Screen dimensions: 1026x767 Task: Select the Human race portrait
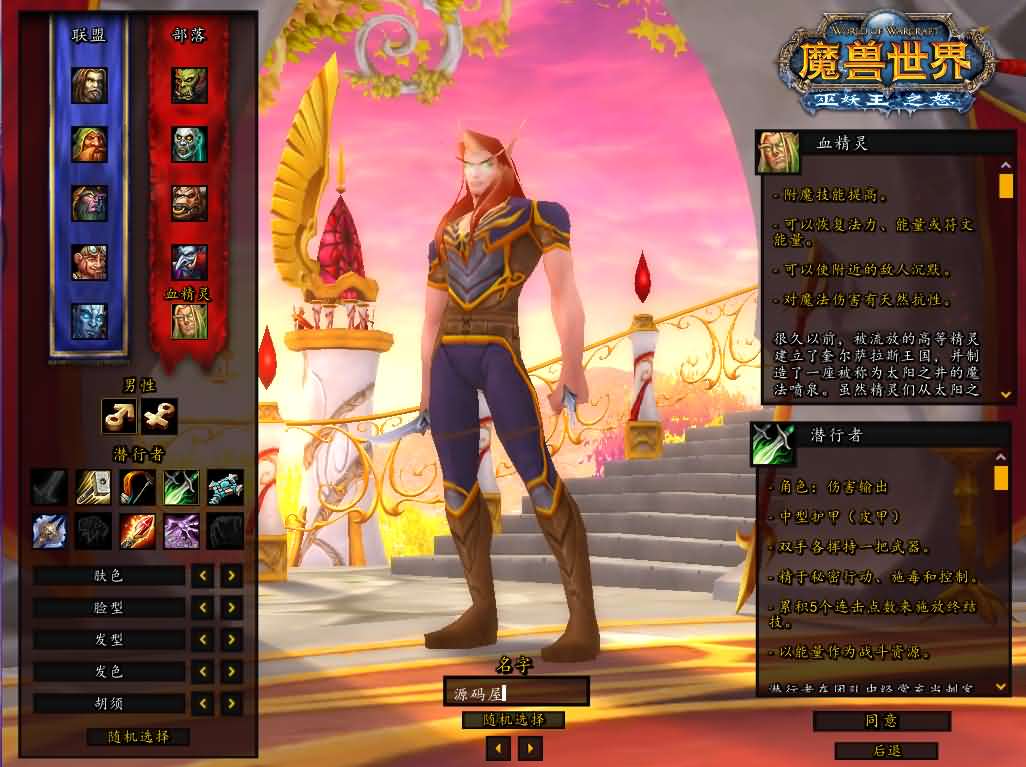(89, 86)
